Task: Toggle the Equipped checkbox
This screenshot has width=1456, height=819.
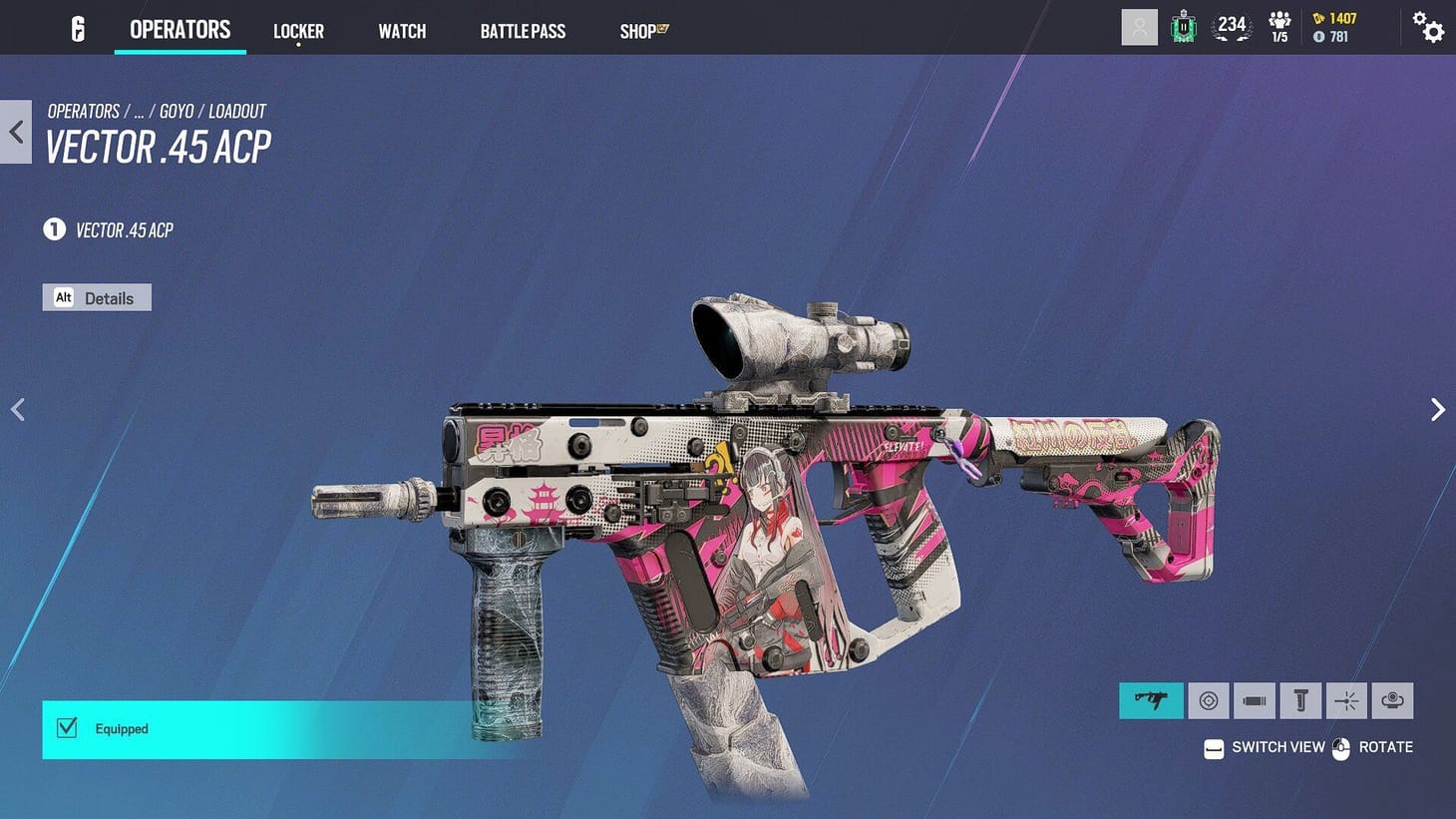Action: (67, 728)
